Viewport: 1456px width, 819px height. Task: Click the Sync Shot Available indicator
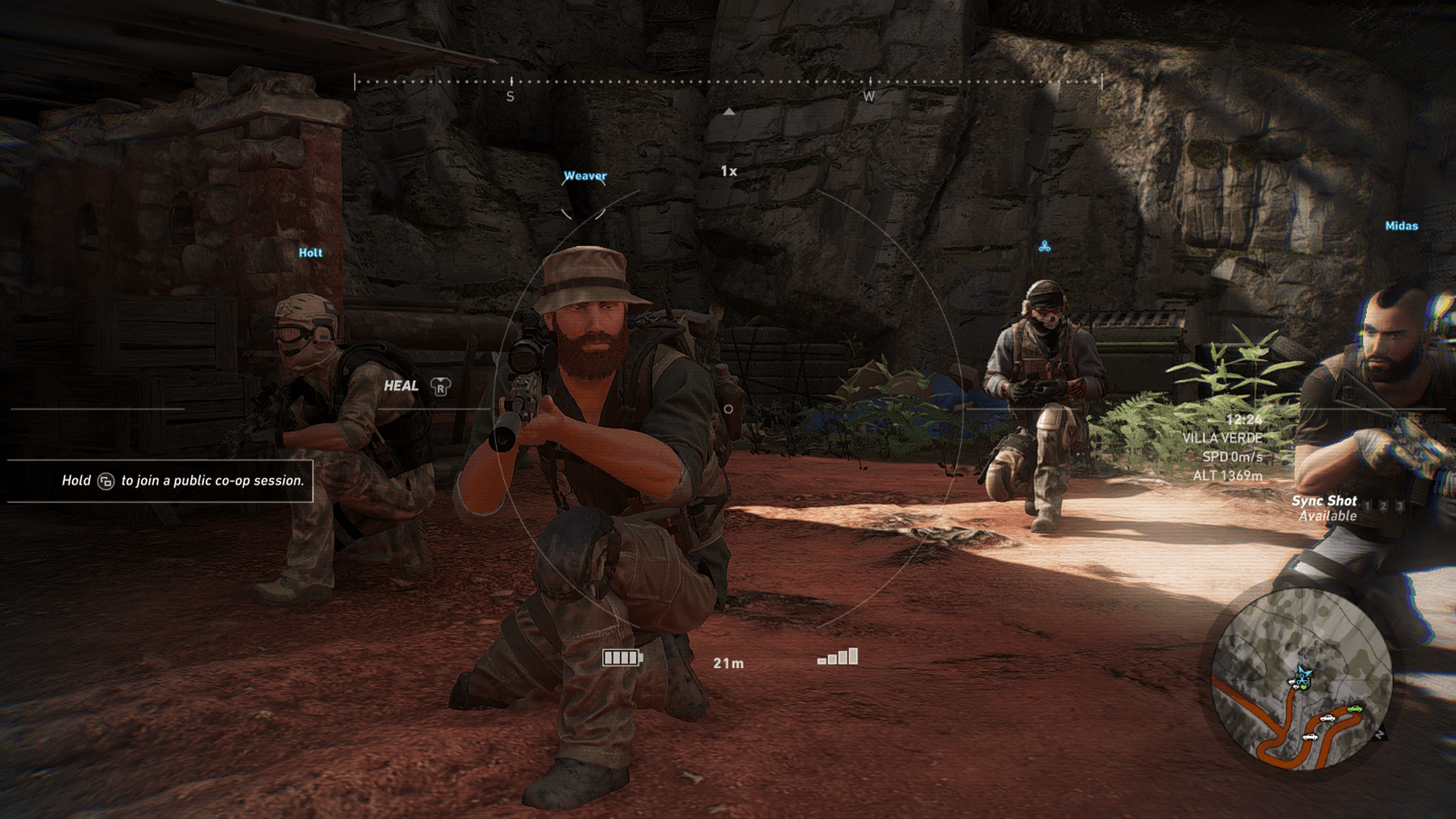[1325, 508]
